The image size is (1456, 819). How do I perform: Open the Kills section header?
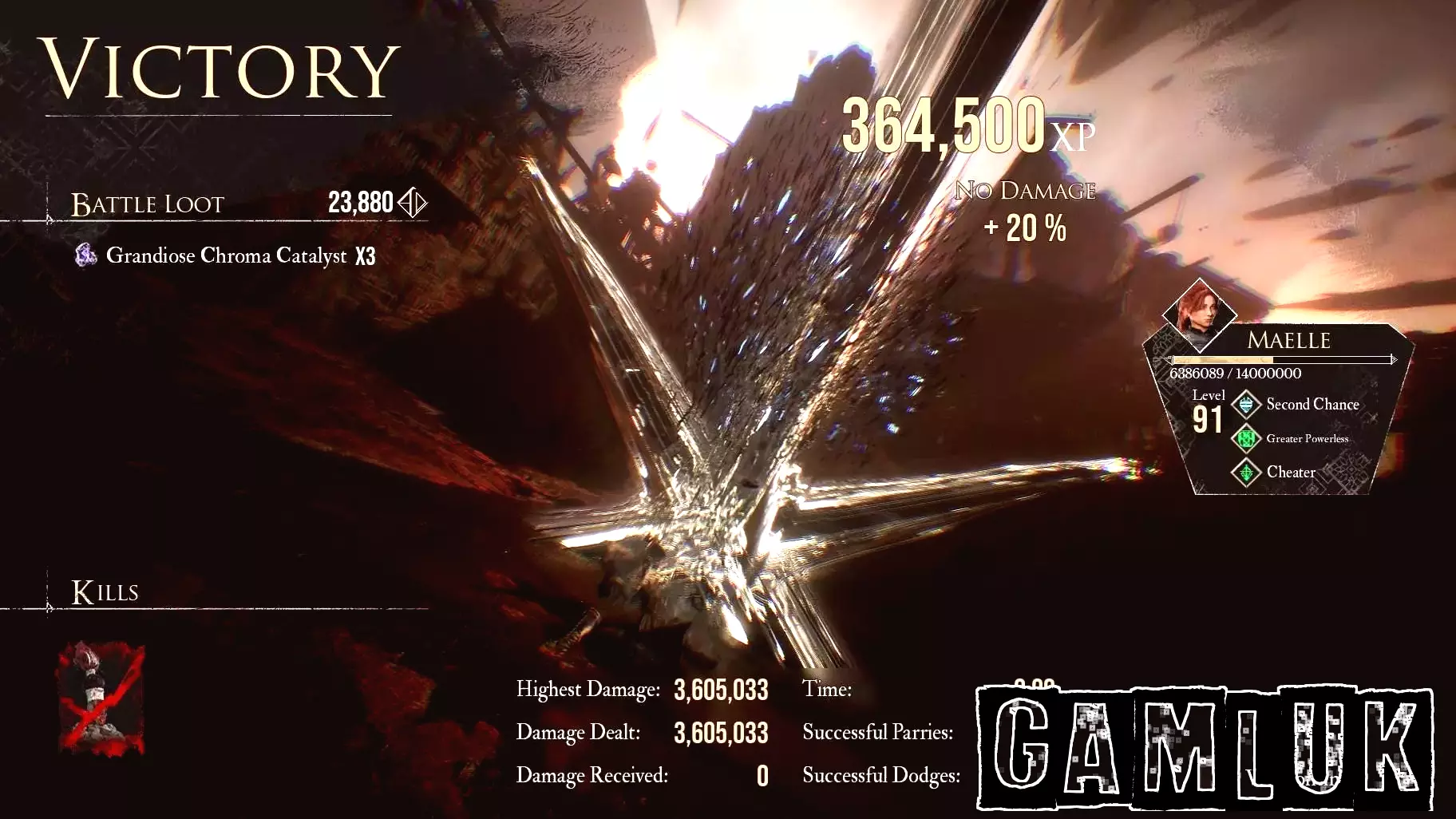(105, 592)
